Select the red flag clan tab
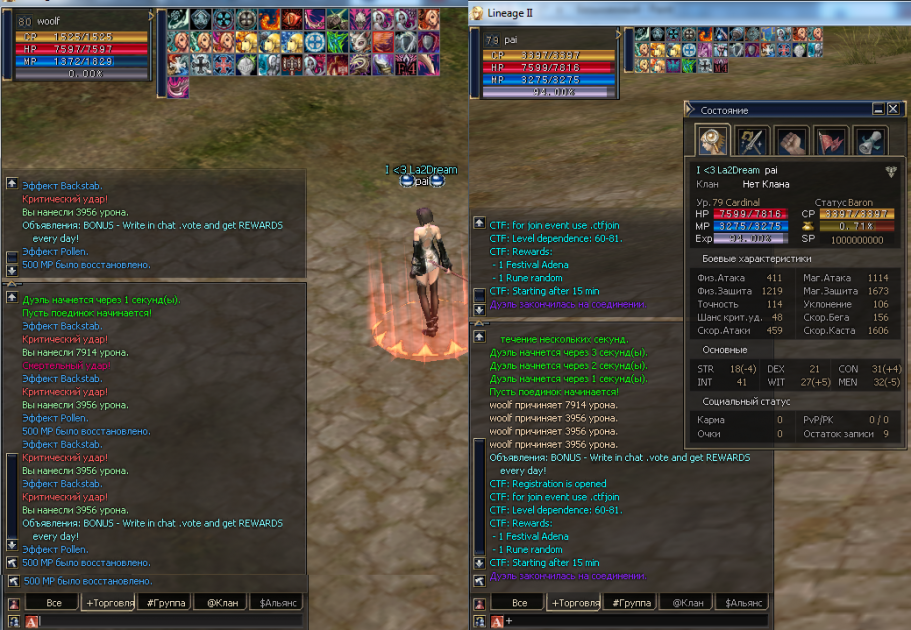The image size is (911, 630). tap(830, 141)
